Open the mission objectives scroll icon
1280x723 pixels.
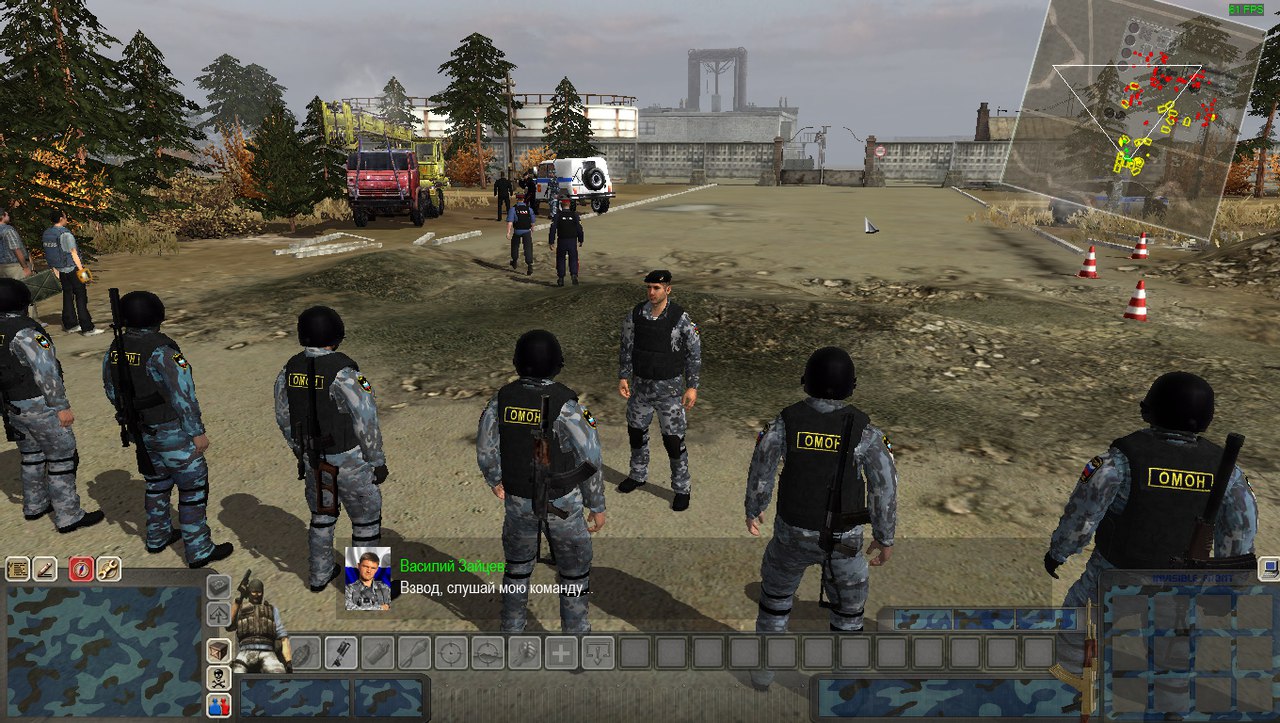tap(17, 569)
